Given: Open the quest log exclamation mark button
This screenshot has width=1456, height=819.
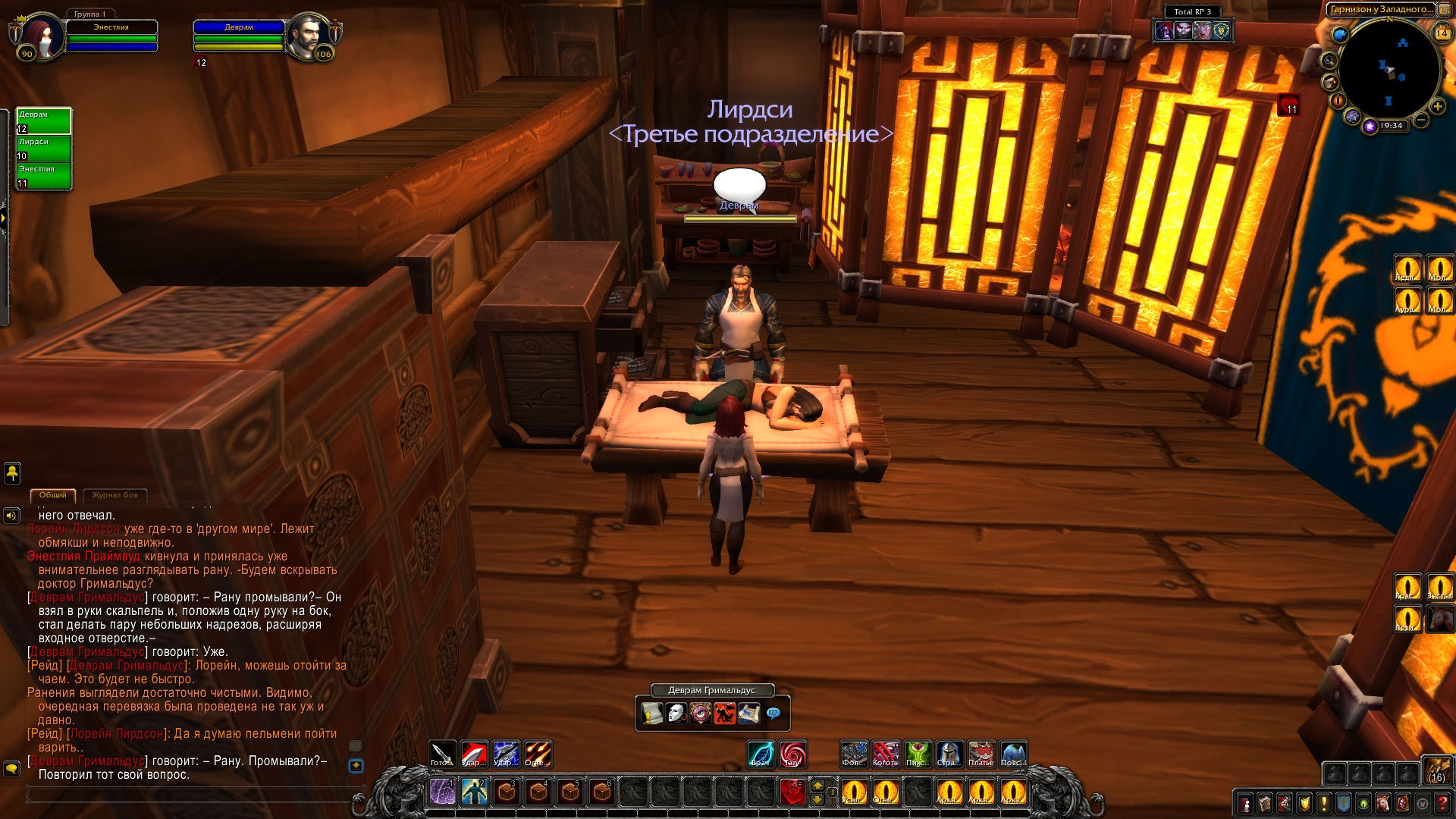Looking at the screenshot, I should (1324, 803).
